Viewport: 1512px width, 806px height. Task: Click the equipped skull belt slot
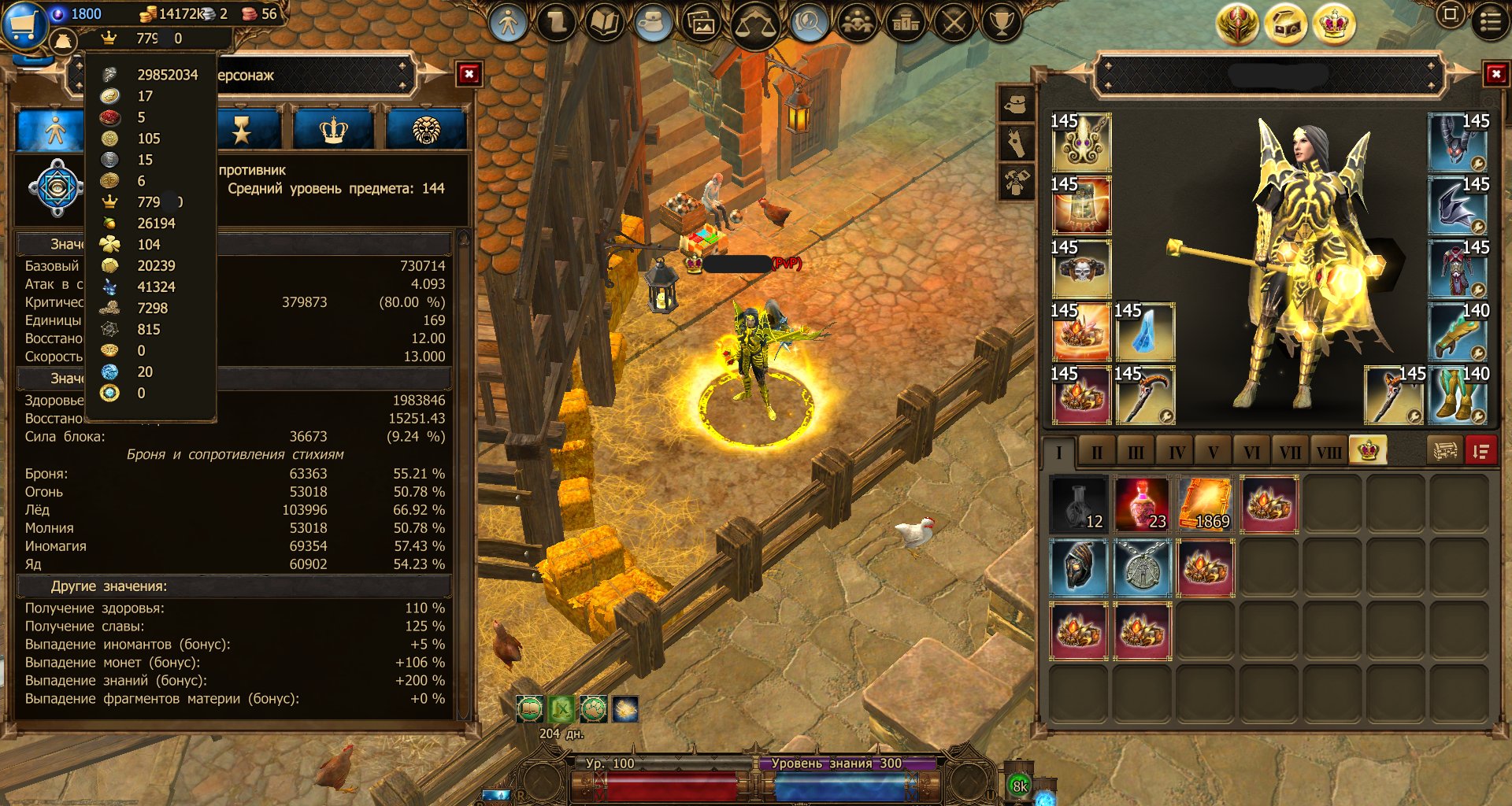click(1081, 269)
